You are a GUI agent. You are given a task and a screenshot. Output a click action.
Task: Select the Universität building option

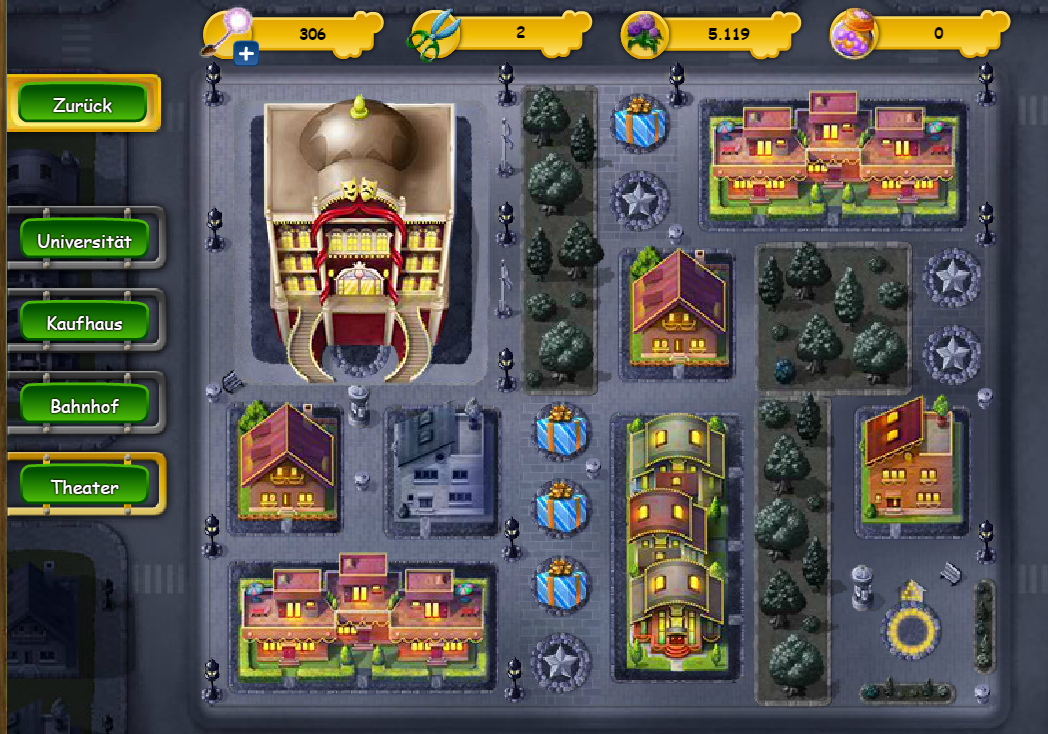(85, 241)
